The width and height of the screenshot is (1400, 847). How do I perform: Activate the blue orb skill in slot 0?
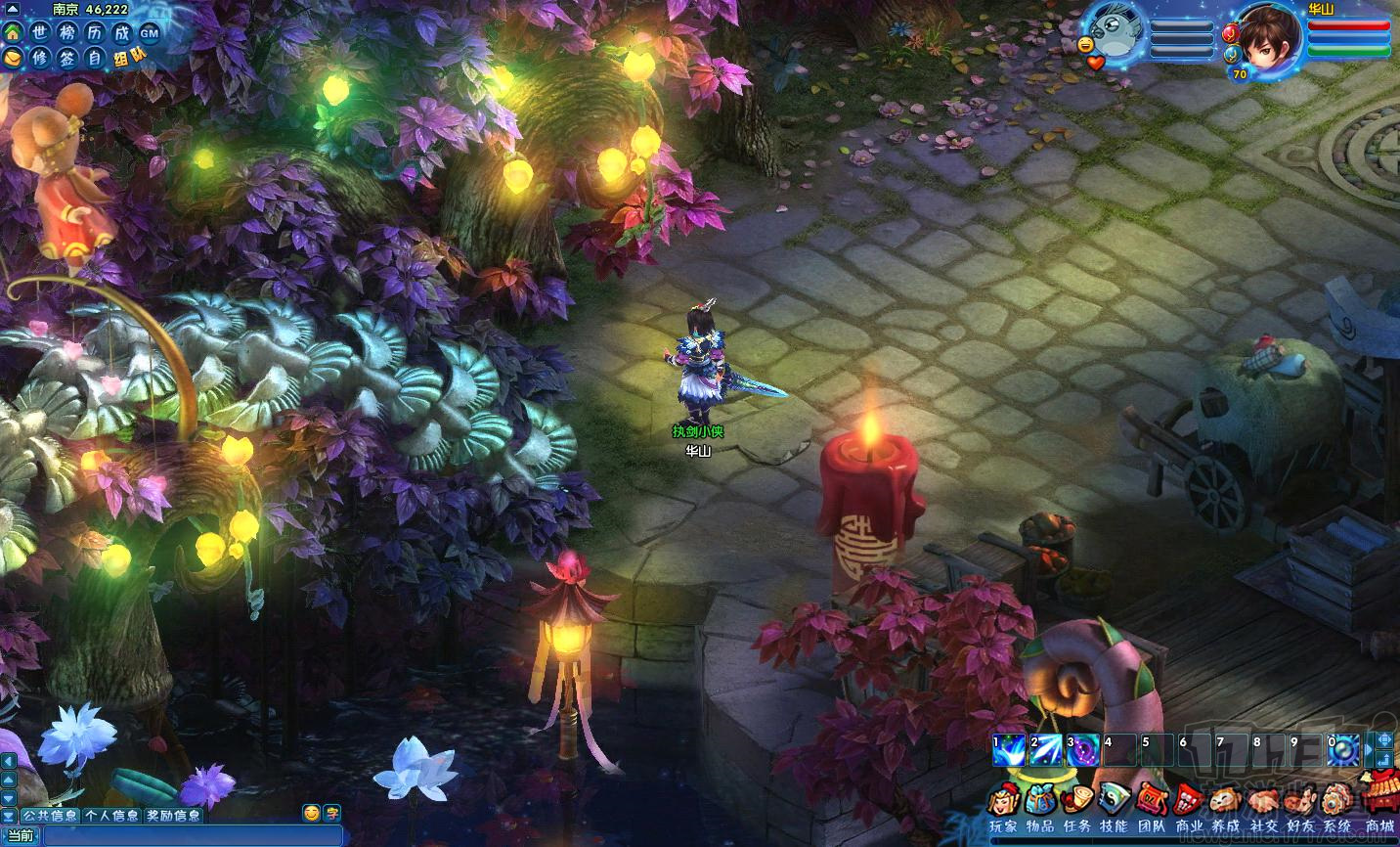tap(1342, 750)
